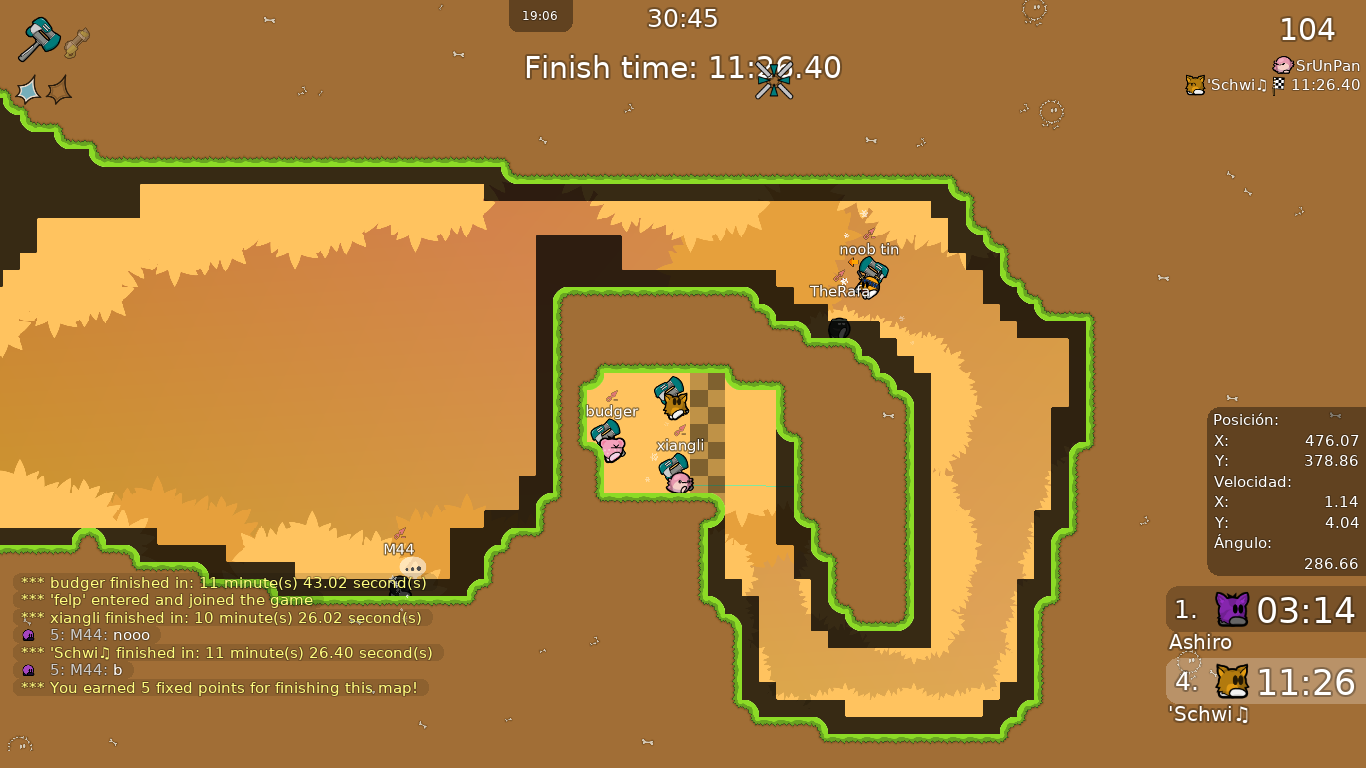The width and height of the screenshot is (1366, 768).
Task: Choose the 'Schwi♫ fourth-place ranking row
Action: [1265, 682]
